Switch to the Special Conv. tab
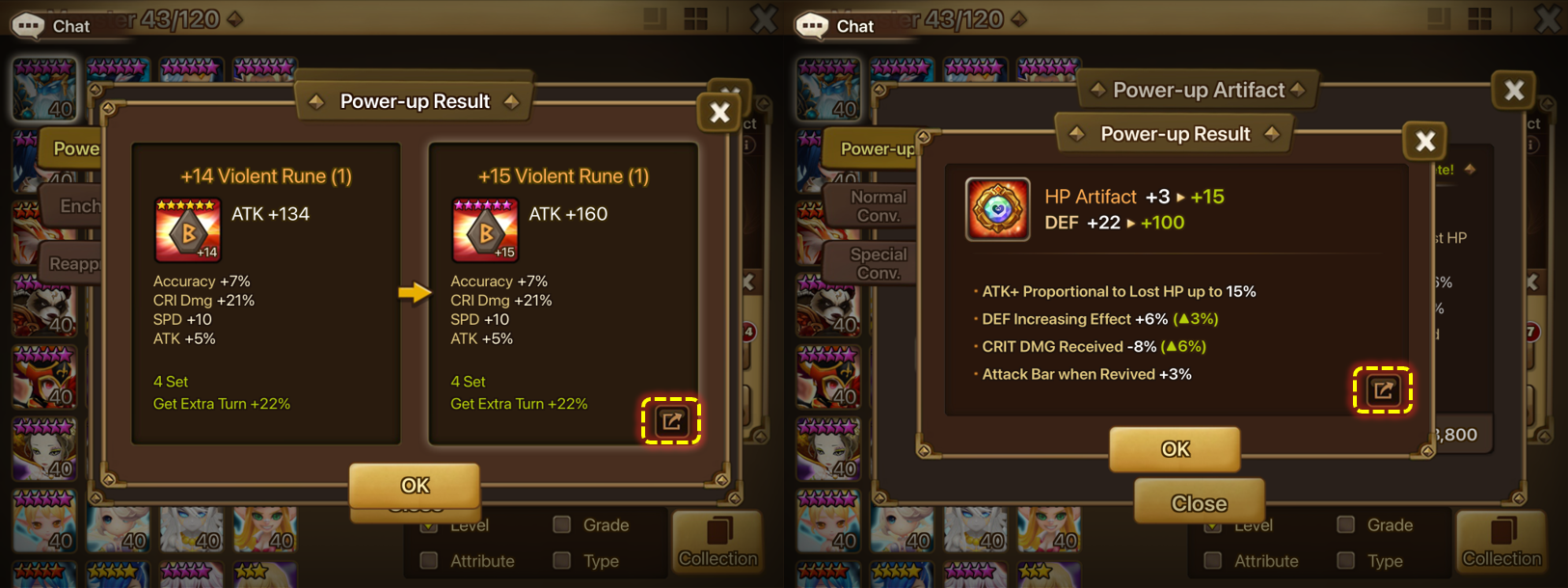This screenshot has height=588, width=1568. pos(876,263)
